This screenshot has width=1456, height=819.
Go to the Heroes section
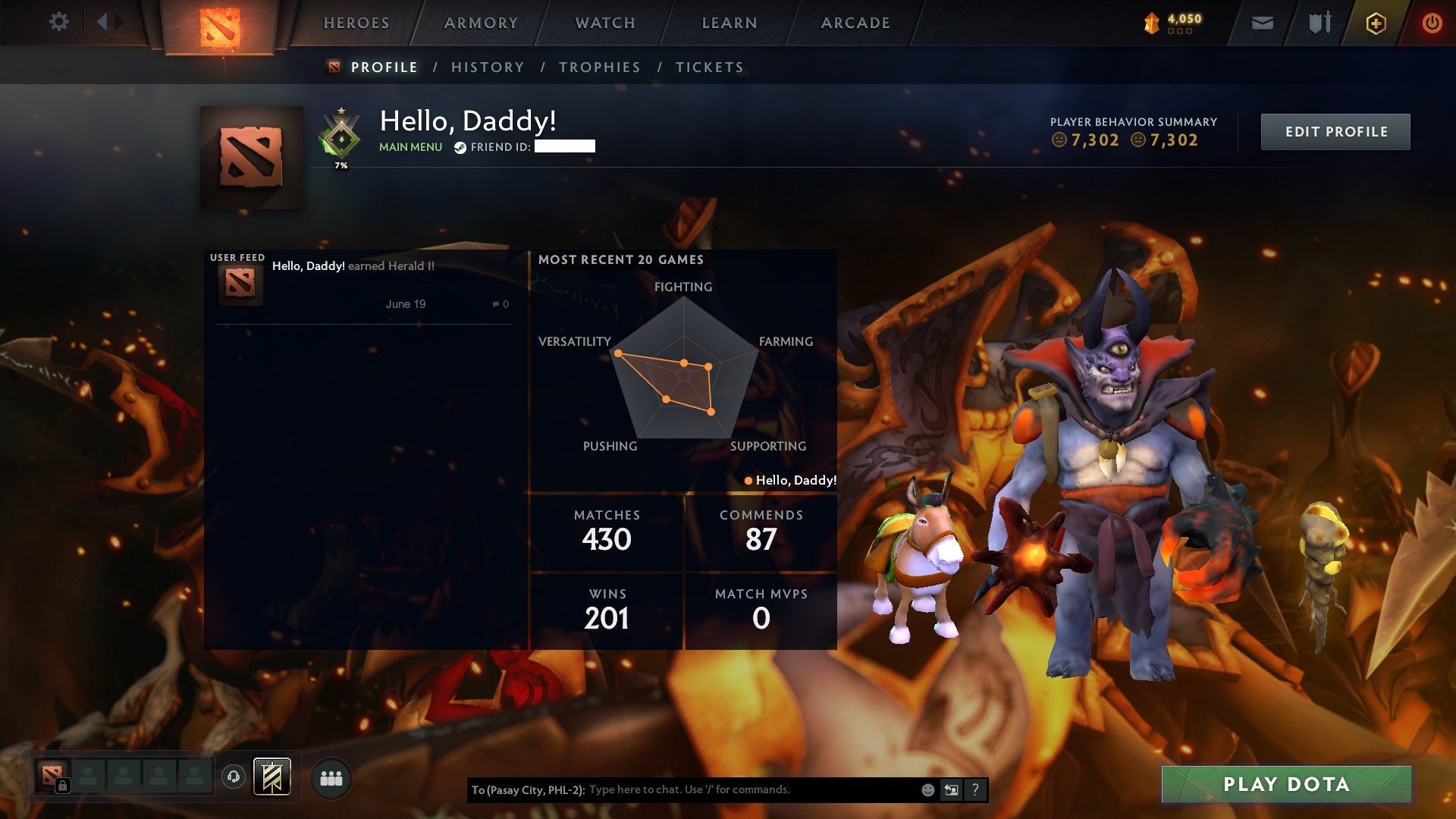(x=356, y=24)
